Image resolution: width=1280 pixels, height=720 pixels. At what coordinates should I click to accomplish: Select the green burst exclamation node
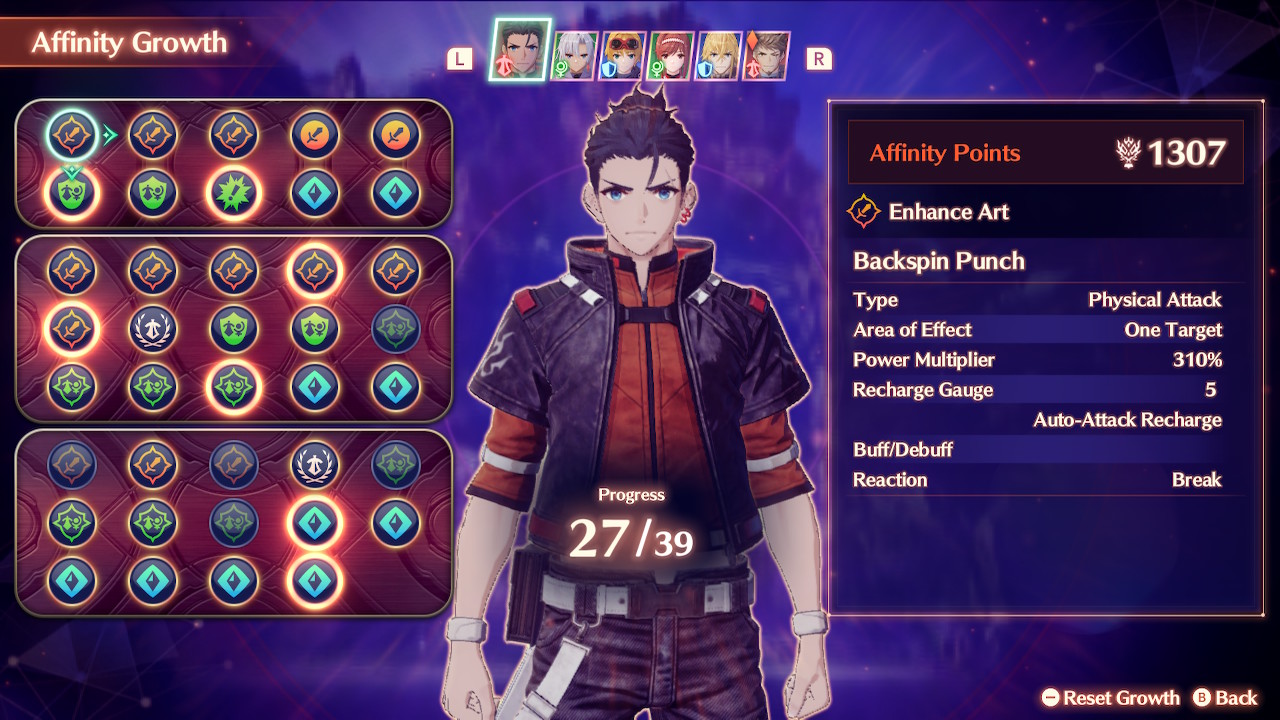click(234, 193)
